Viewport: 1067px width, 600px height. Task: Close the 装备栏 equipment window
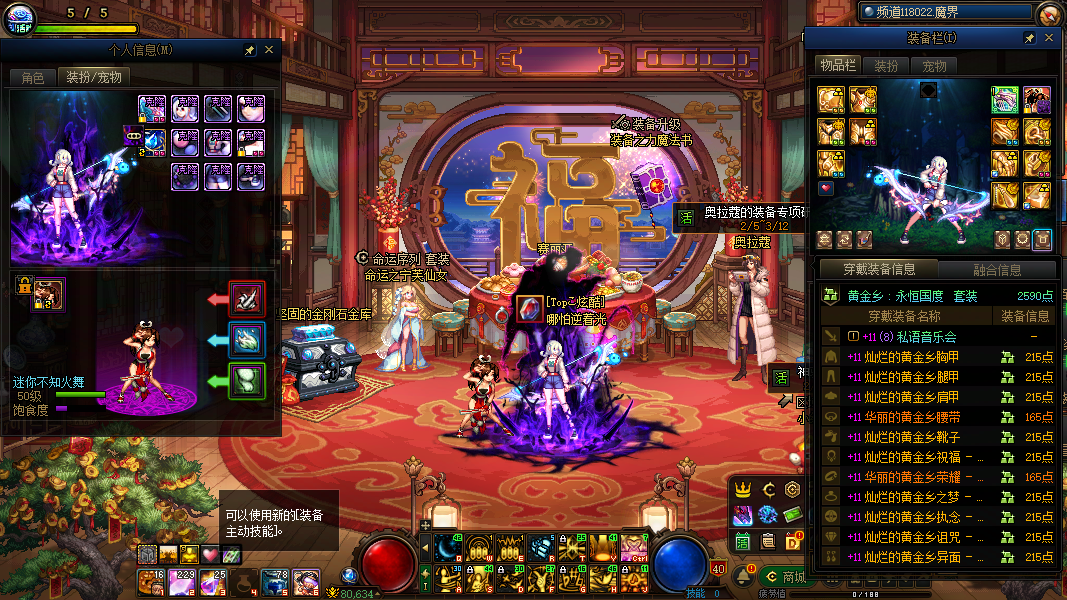[x=1049, y=38]
